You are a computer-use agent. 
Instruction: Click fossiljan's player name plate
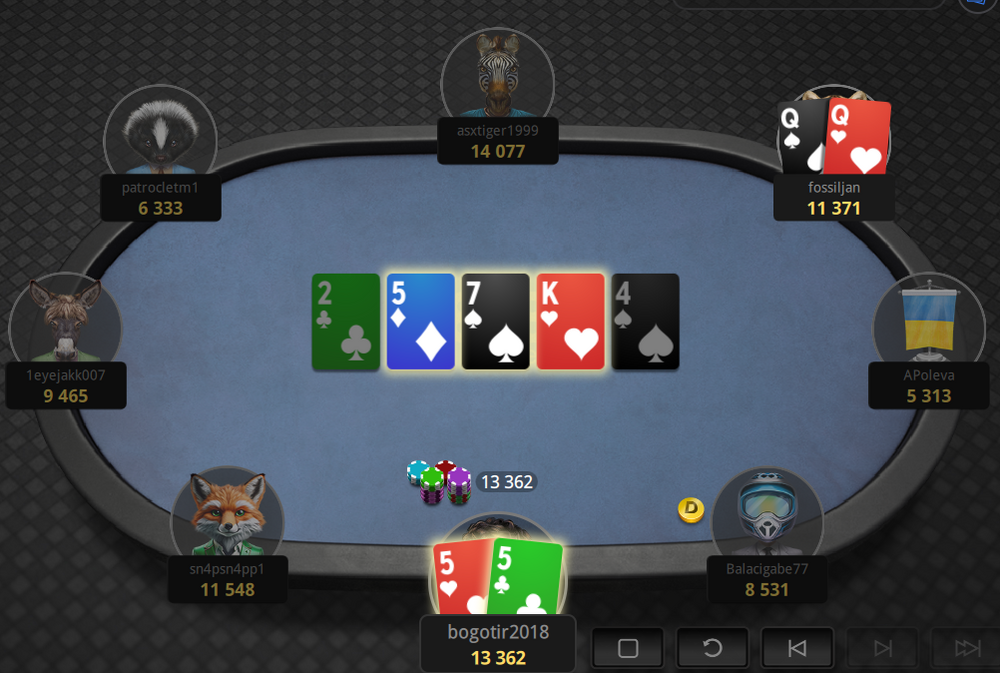[834, 198]
